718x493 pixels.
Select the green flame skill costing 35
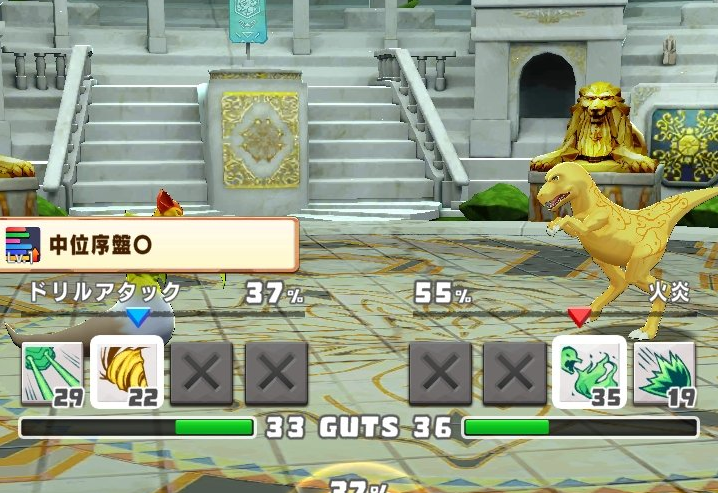point(589,372)
